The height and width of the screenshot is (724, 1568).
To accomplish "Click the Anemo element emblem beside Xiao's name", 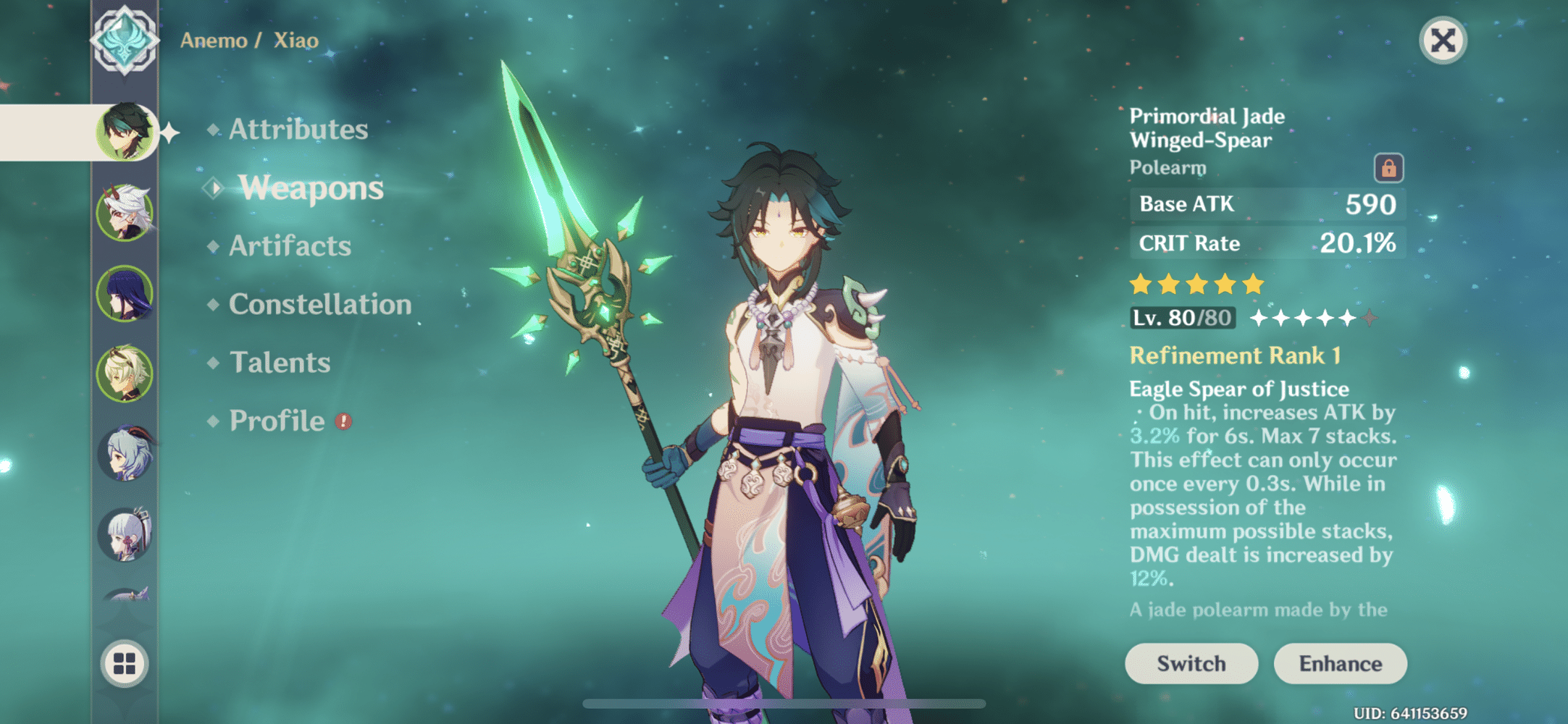I will click(x=125, y=39).
